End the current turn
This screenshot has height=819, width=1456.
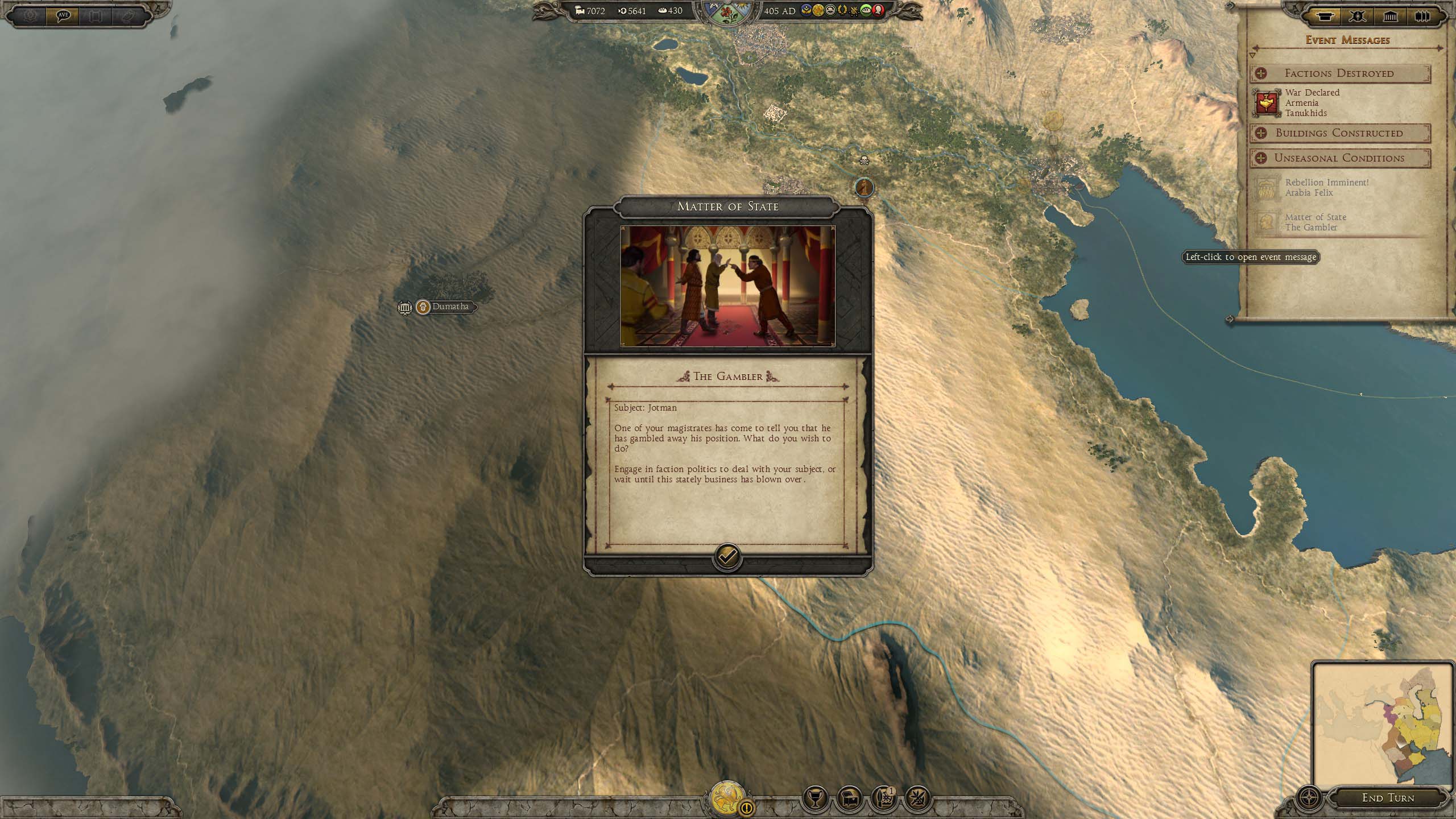[1387, 797]
